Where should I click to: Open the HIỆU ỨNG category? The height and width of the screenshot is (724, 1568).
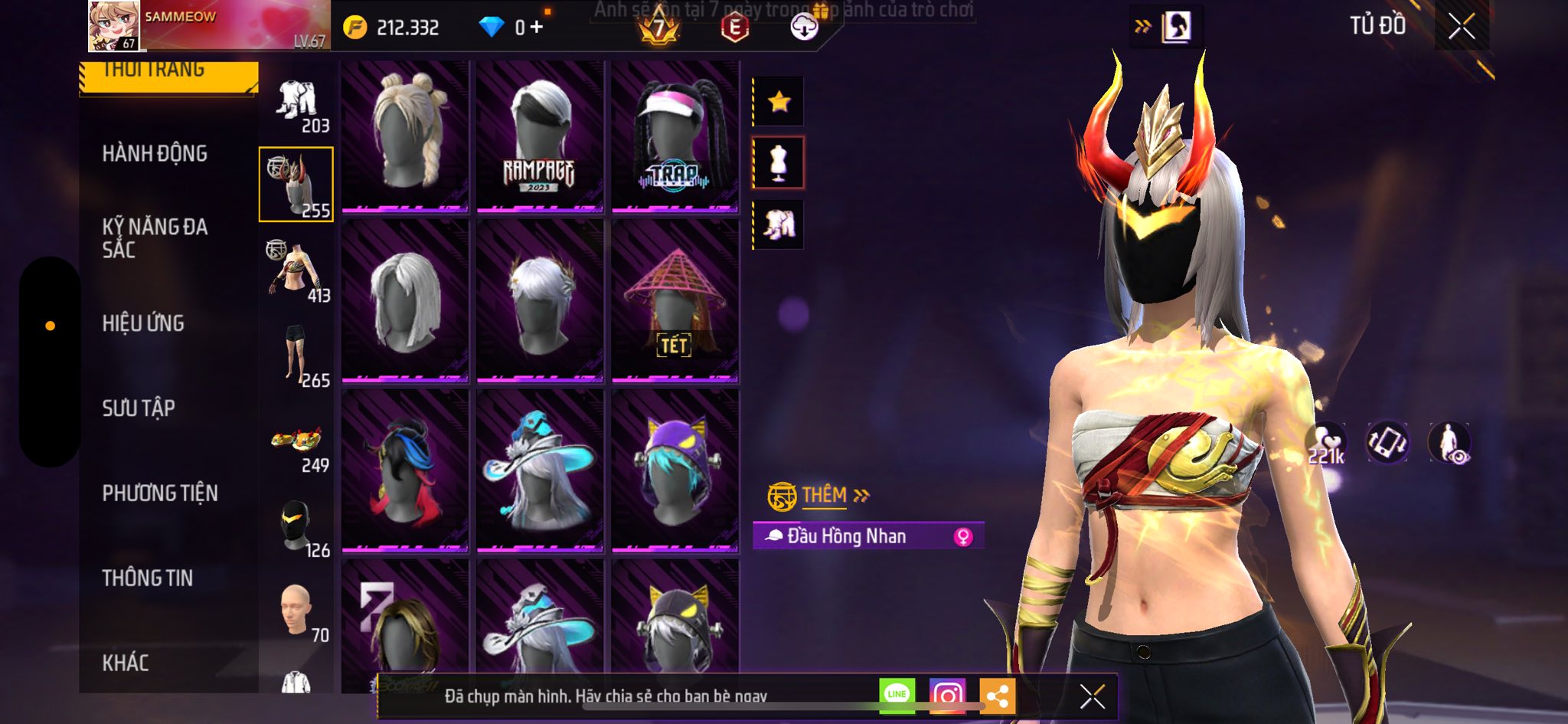coord(143,323)
